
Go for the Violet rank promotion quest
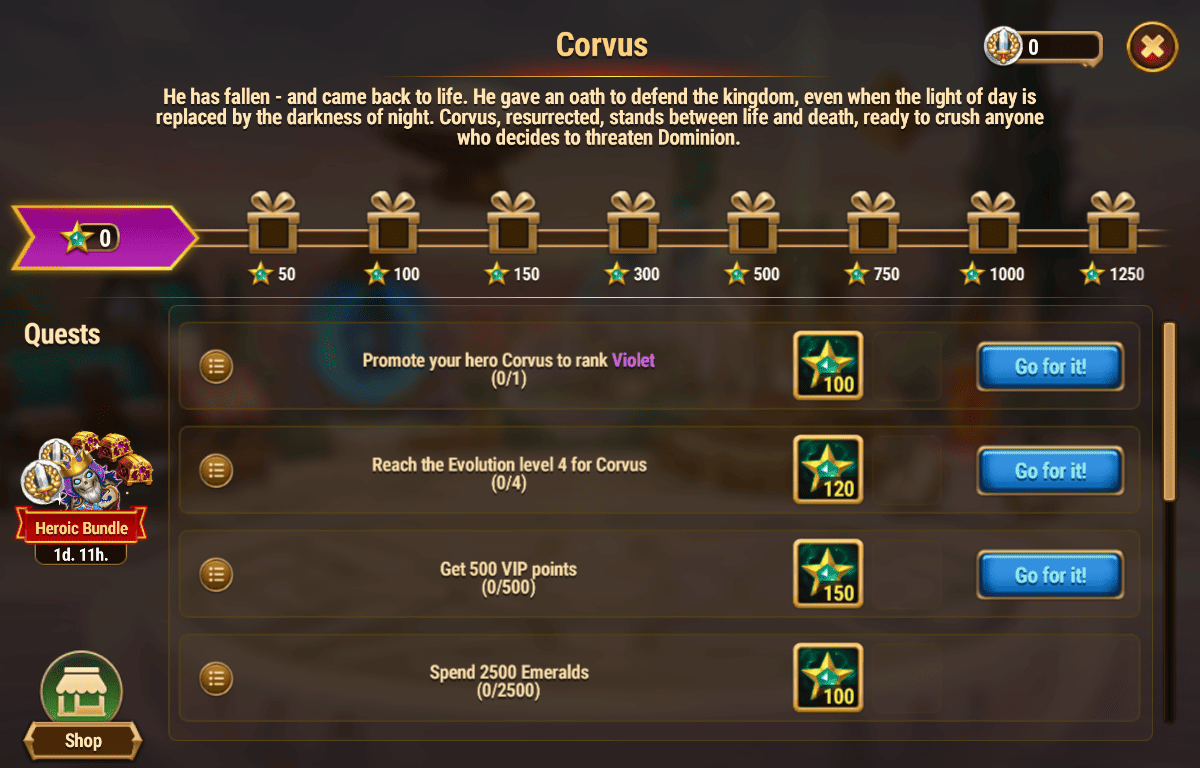pyautogui.click(x=1050, y=366)
